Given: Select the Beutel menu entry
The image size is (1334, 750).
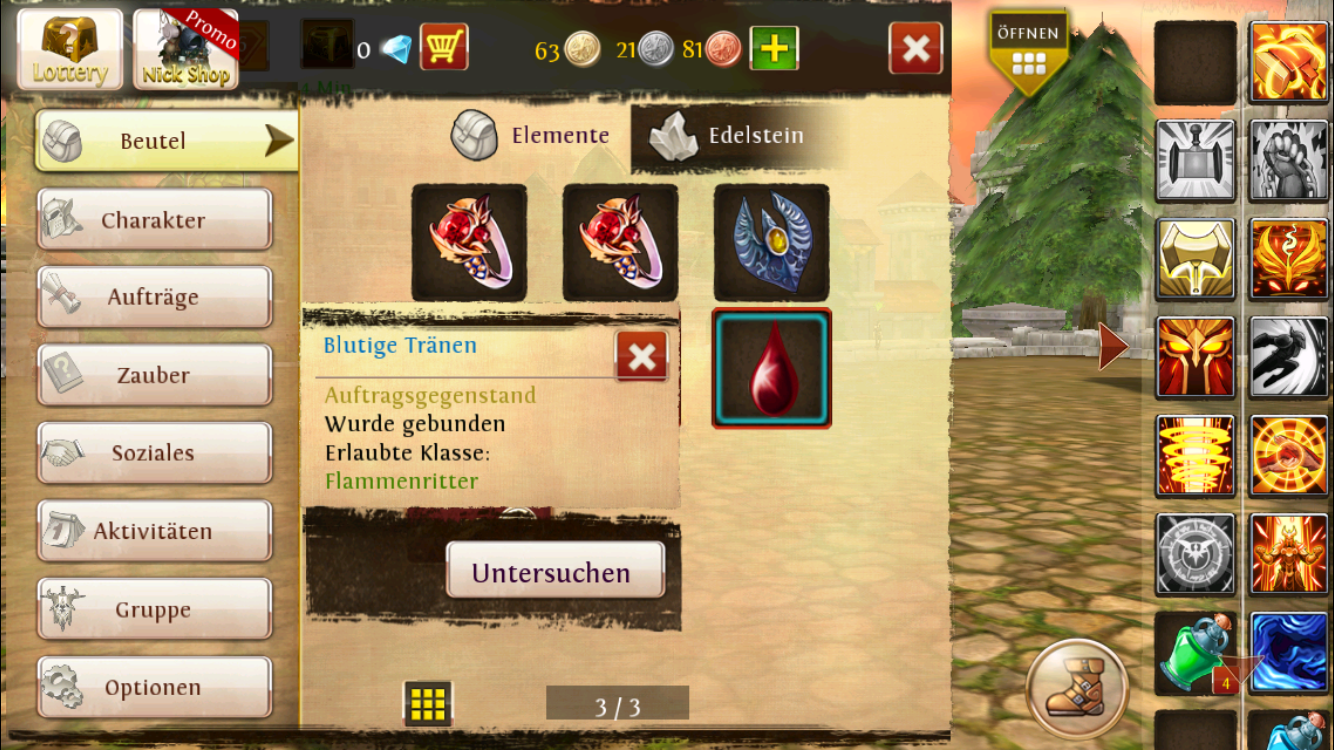Looking at the screenshot, I should [x=166, y=141].
